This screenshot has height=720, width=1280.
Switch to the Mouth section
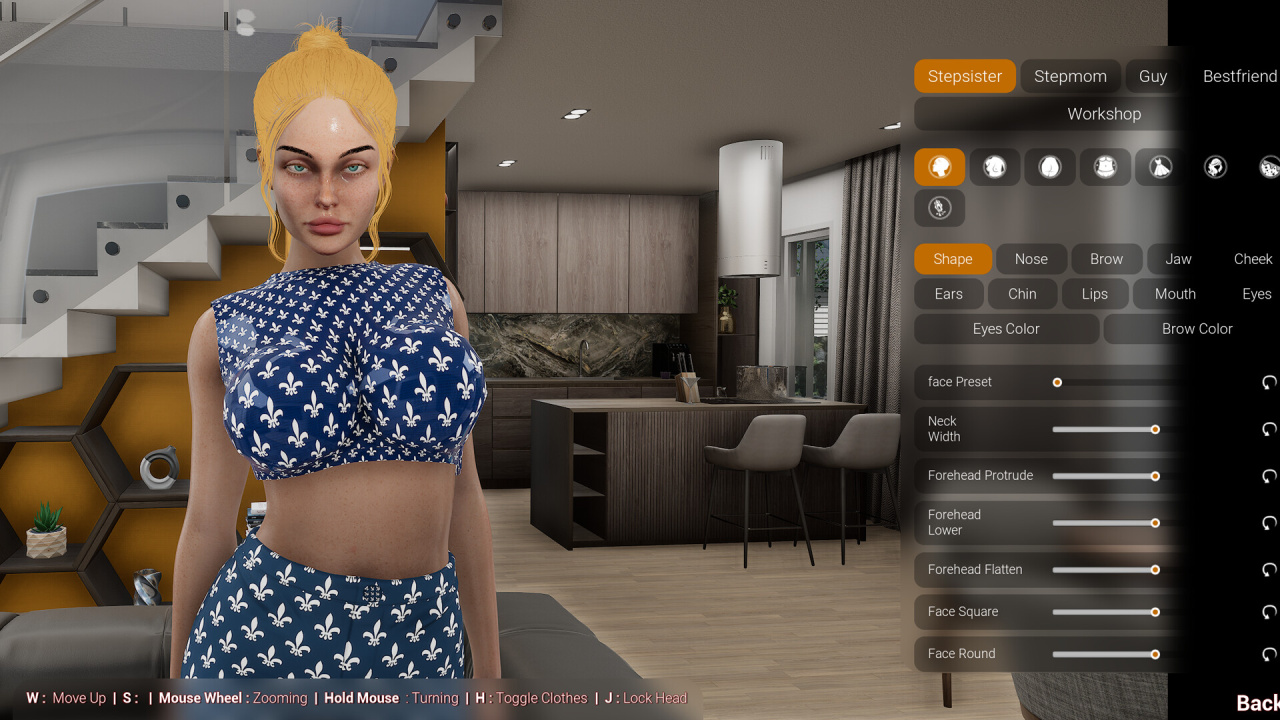click(x=1175, y=294)
